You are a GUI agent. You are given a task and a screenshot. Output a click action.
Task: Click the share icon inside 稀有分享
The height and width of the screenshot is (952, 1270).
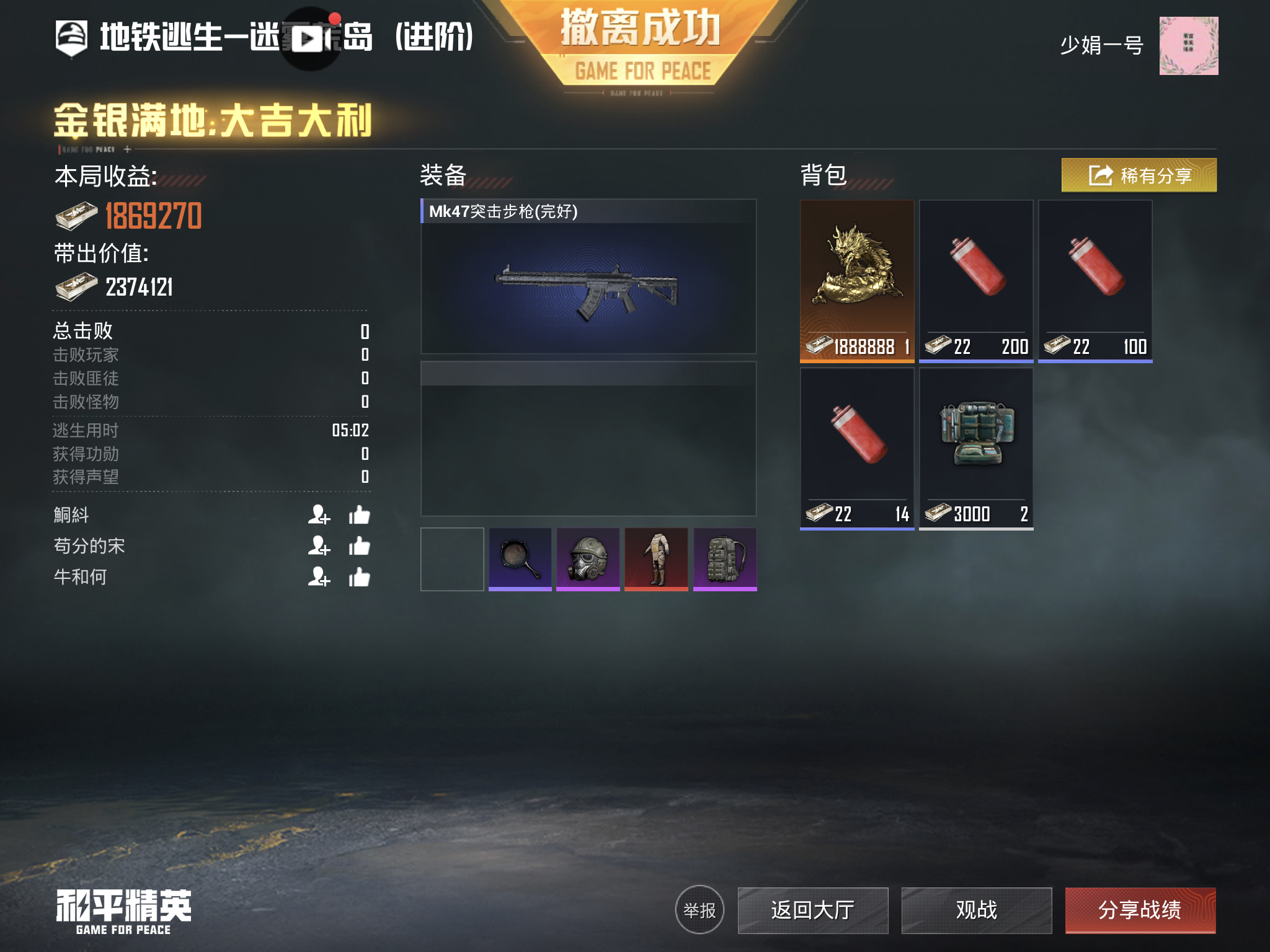[x=1100, y=175]
